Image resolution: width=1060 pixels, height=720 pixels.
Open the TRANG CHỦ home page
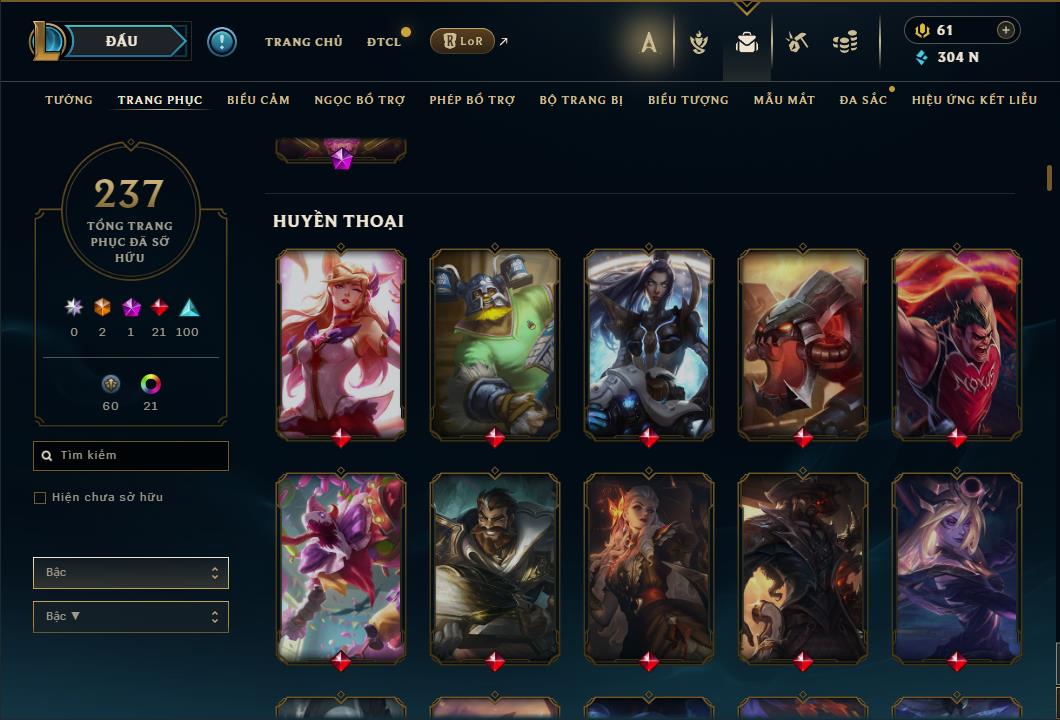303,42
